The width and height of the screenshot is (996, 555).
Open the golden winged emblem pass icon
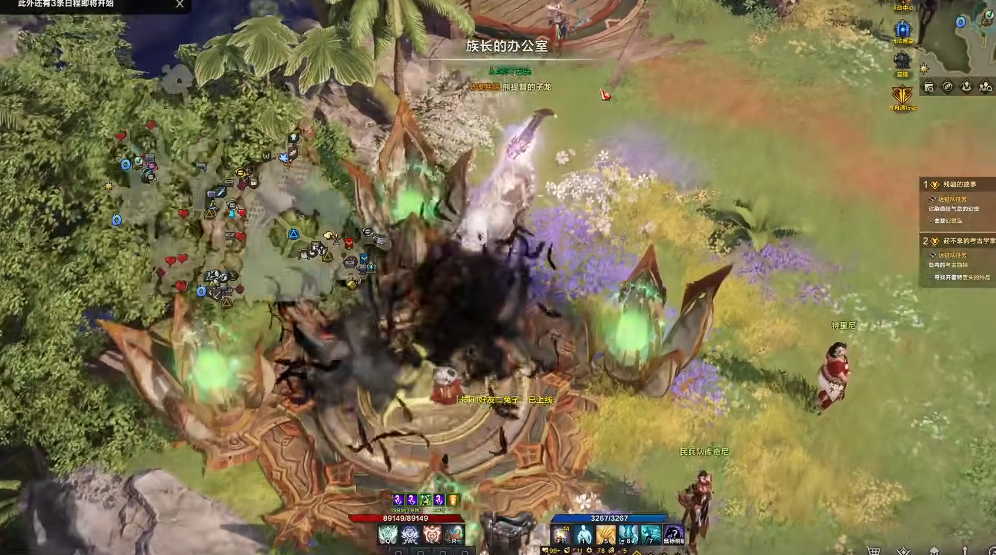pos(903,96)
